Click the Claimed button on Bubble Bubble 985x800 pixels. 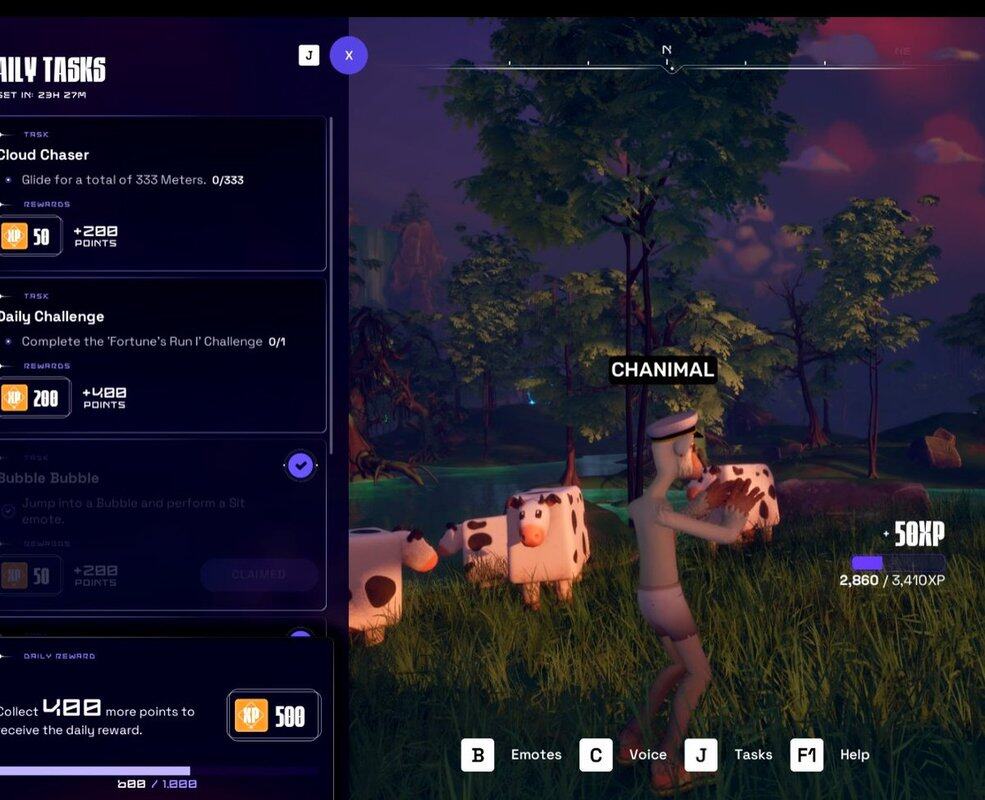tap(259, 575)
